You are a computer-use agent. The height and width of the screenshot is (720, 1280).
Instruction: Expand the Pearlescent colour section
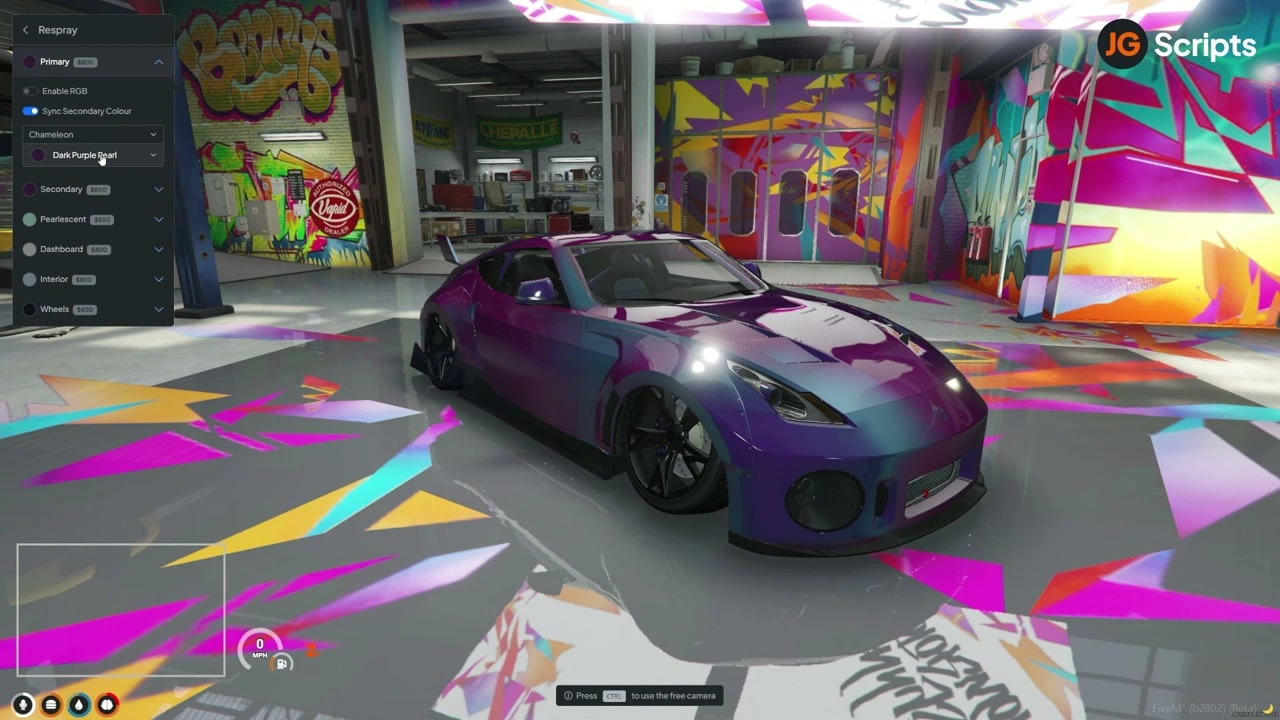point(158,219)
